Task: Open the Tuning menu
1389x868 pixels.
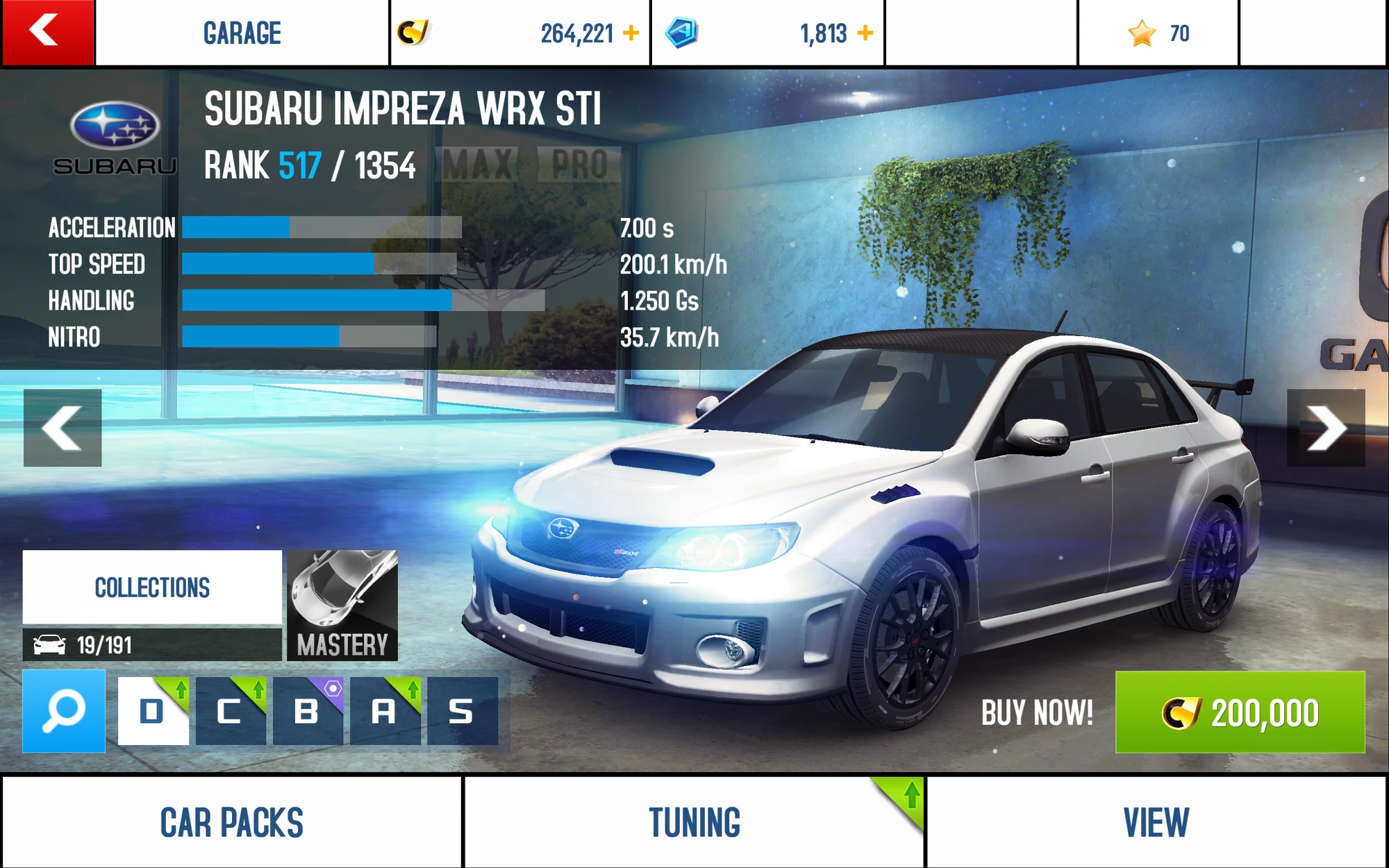Action: pyautogui.click(x=694, y=822)
